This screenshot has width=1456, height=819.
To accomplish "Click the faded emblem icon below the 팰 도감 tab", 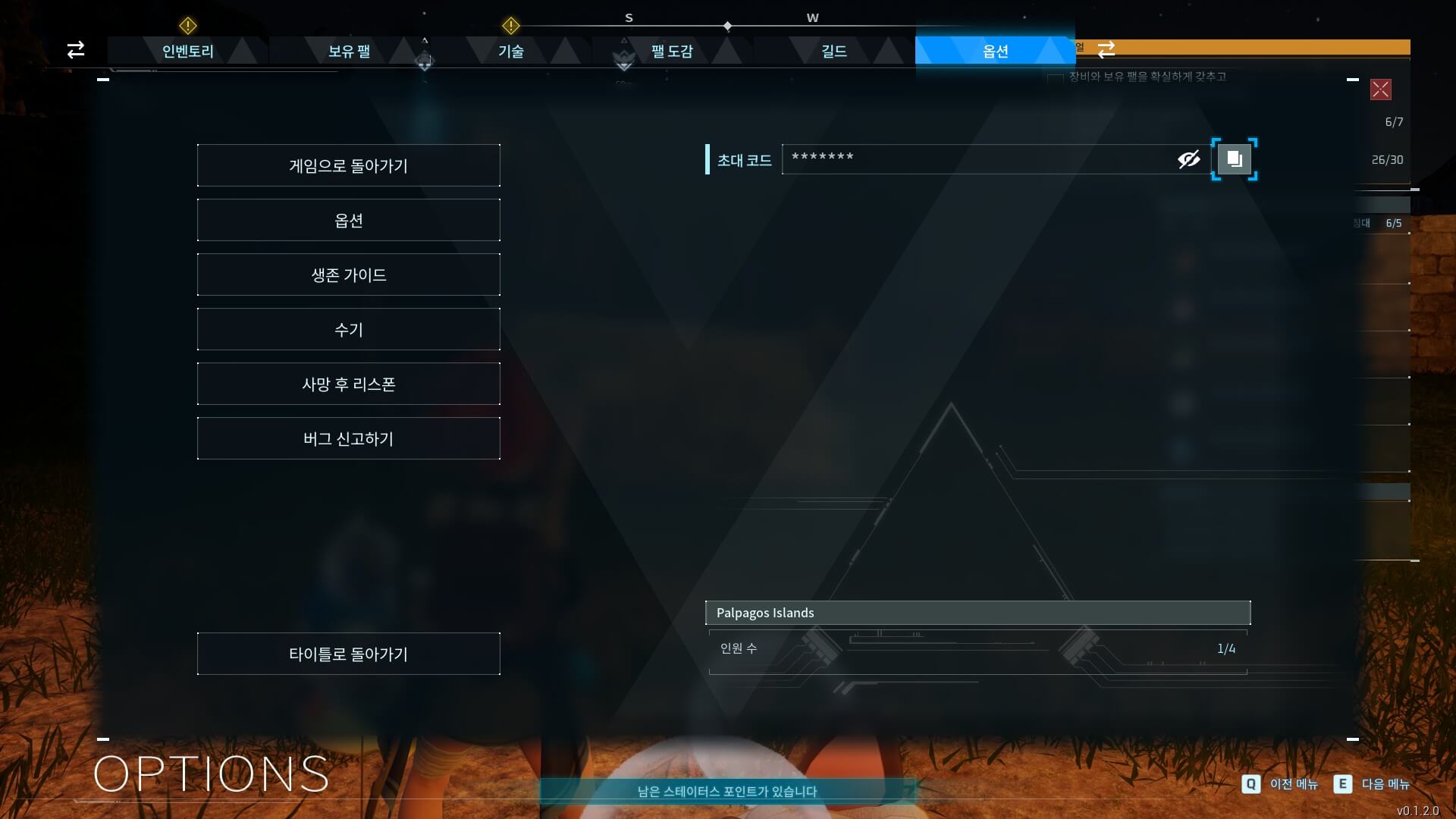I will [x=623, y=61].
